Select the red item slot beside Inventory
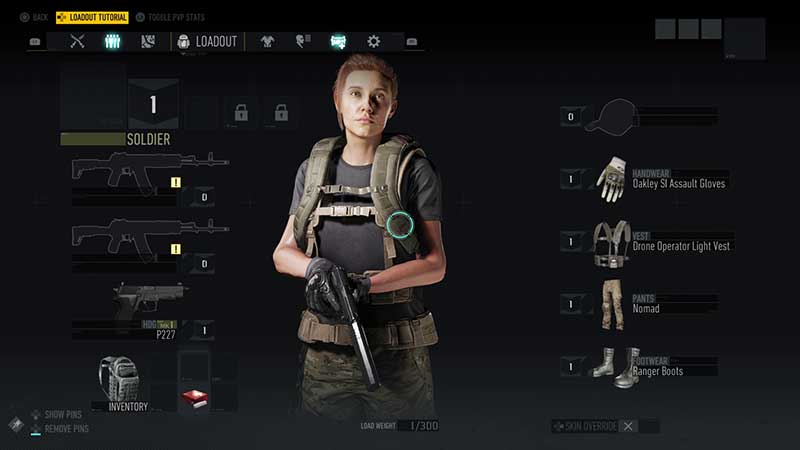Viewport: 800px width, 450px height. coord(194,397)
